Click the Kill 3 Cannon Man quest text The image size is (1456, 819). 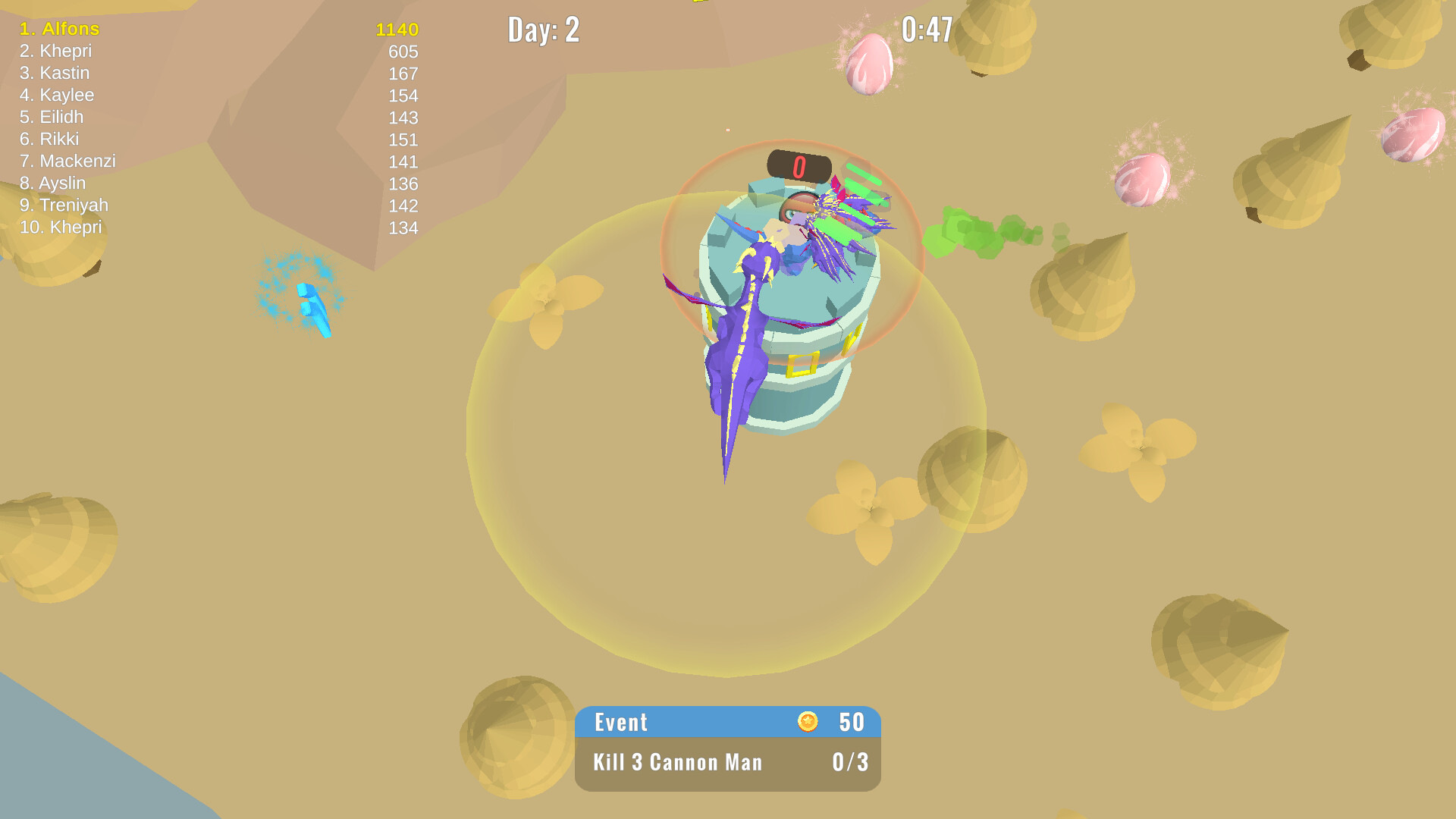point(677,763)
